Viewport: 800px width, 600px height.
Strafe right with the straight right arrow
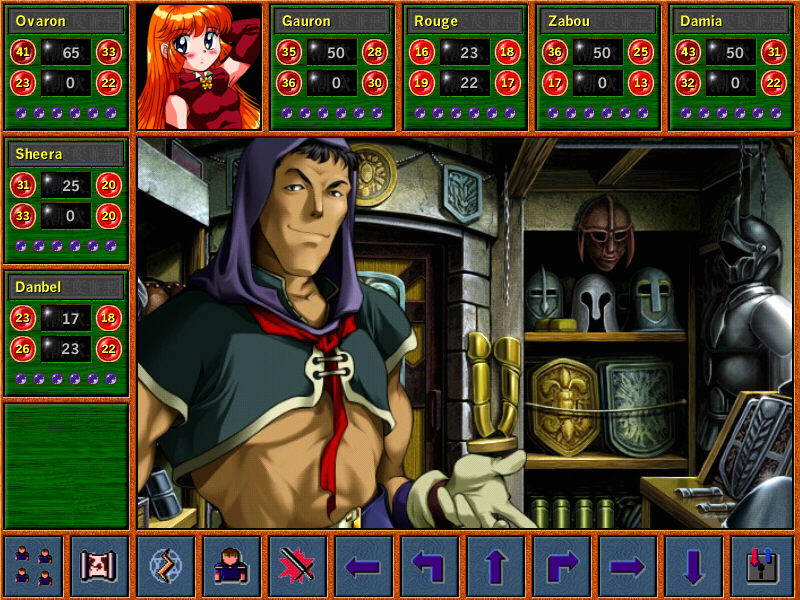click(x=627, y=567)
